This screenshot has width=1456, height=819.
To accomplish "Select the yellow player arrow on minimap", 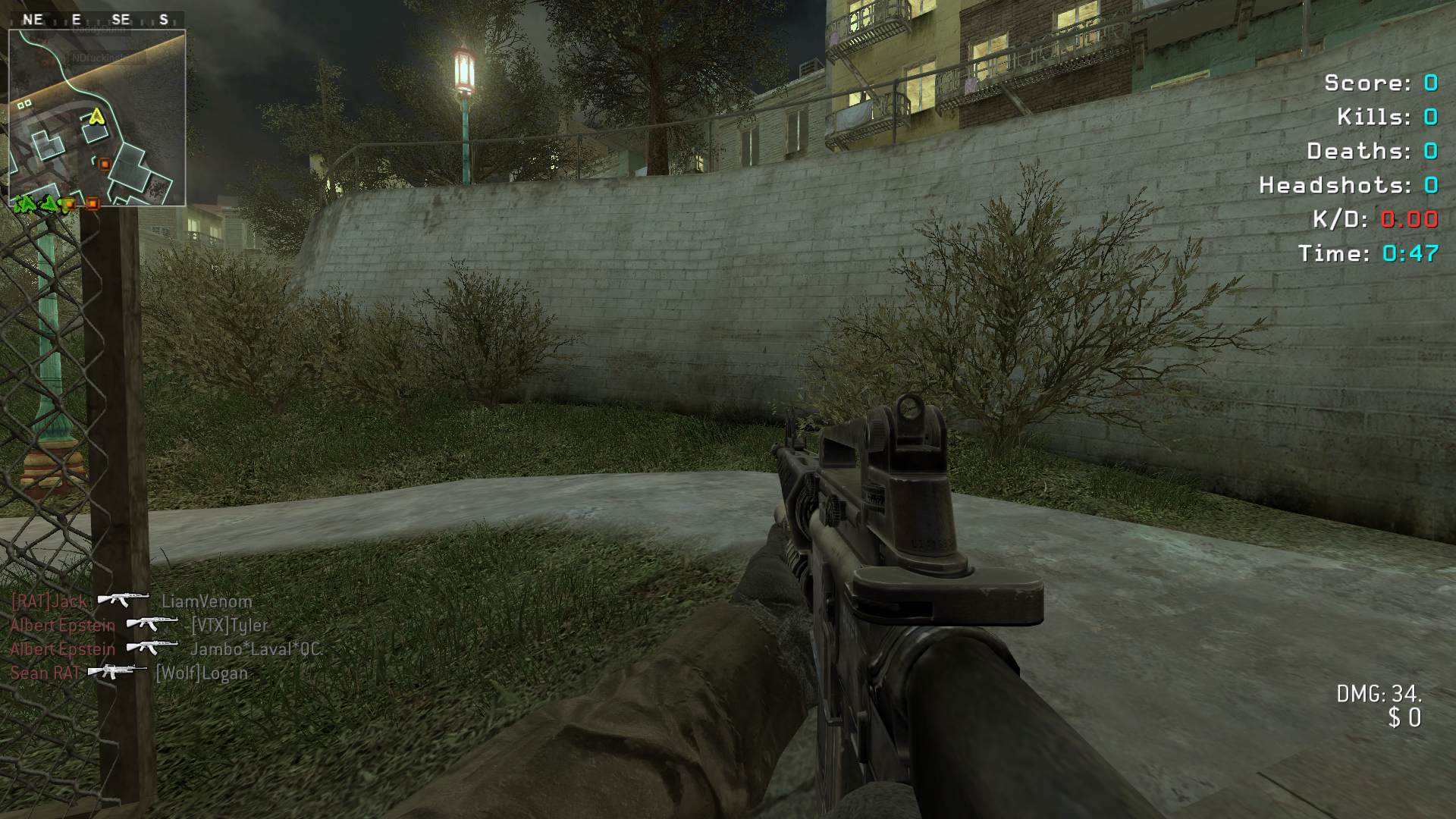I will (96, 117).
